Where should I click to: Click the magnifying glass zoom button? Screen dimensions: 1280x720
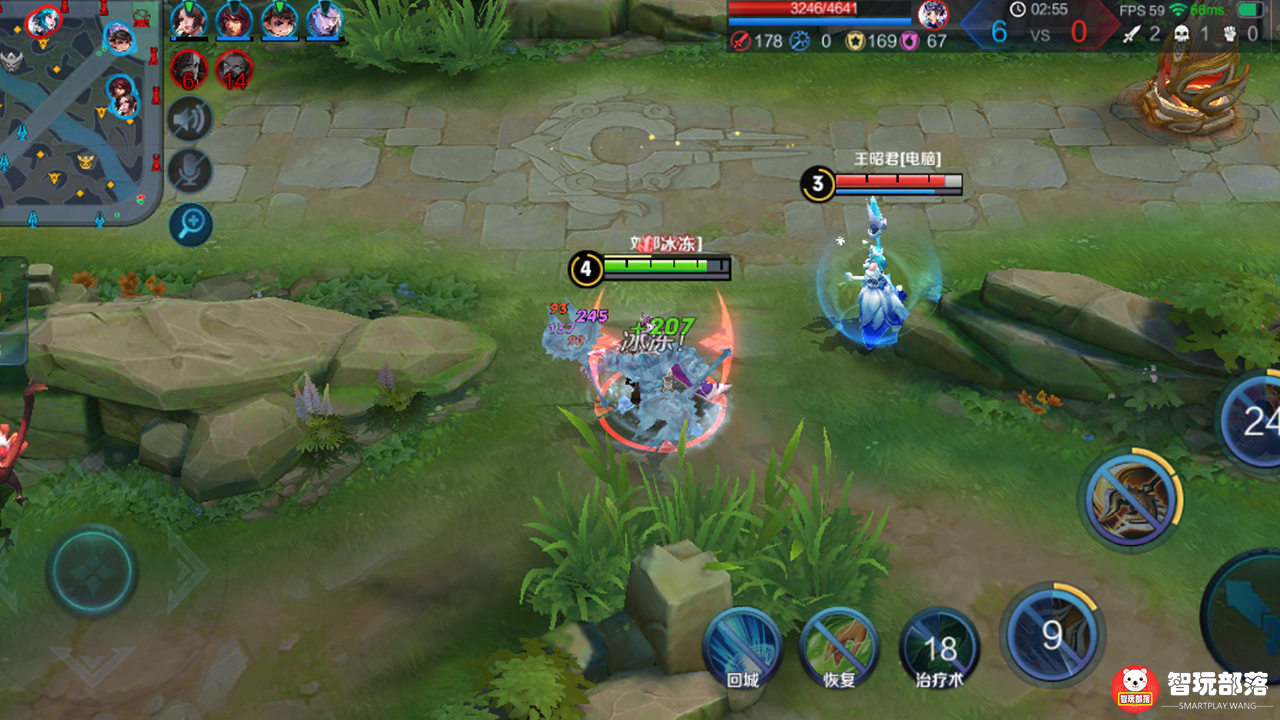point(190,224)
